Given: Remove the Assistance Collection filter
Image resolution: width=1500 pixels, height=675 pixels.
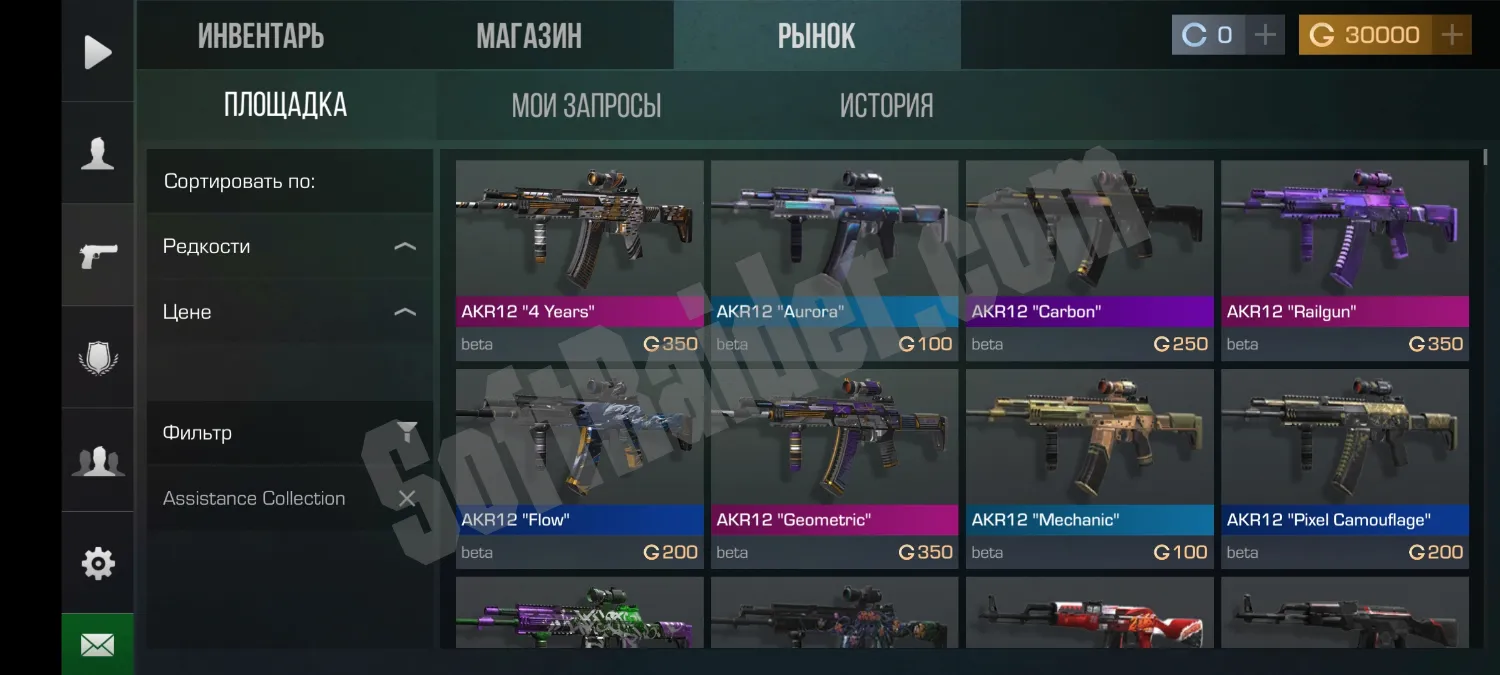Looking at the screenshot, I should [x=407, y=498].
